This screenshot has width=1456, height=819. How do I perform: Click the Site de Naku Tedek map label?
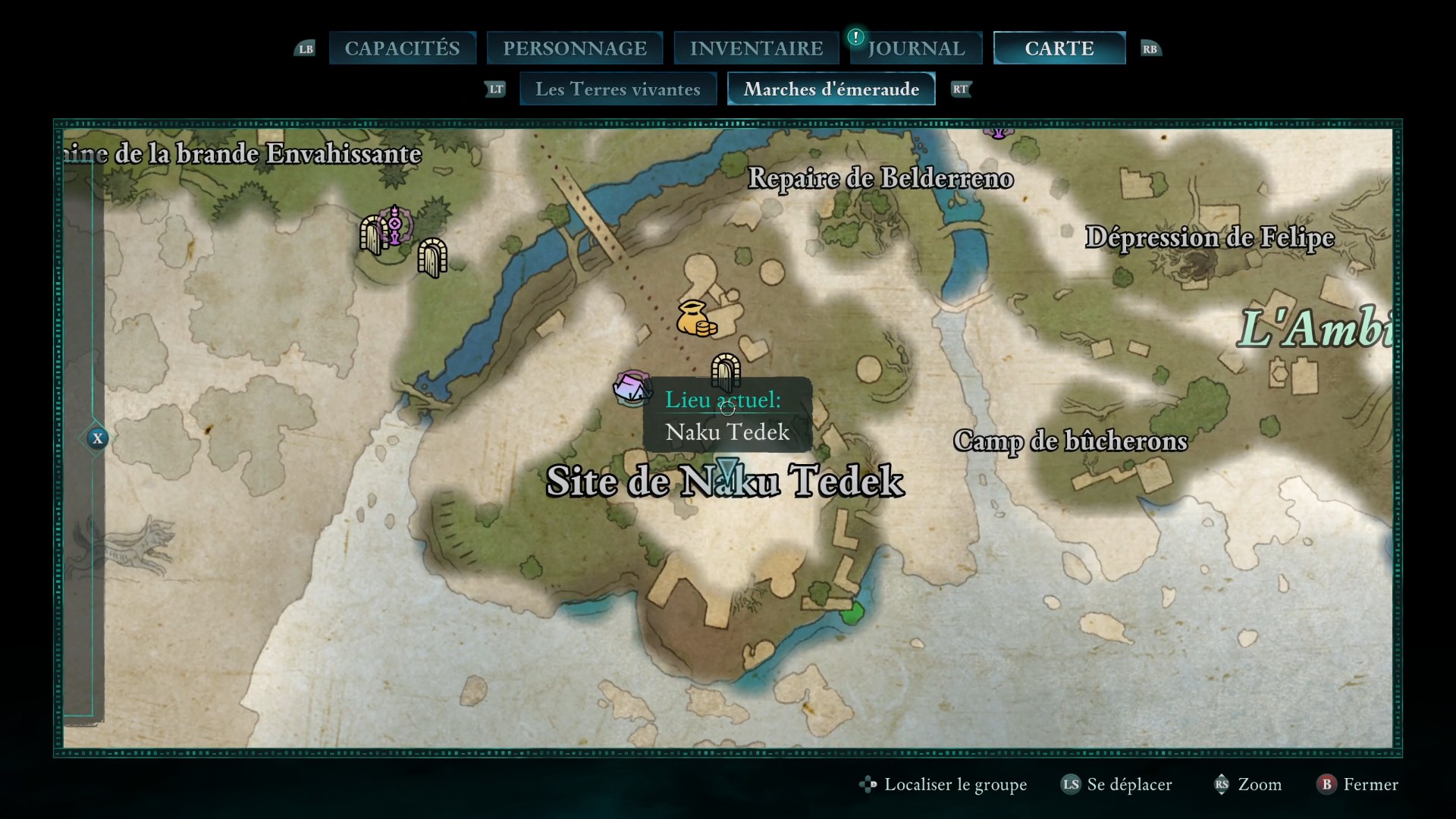coord(725,482)
